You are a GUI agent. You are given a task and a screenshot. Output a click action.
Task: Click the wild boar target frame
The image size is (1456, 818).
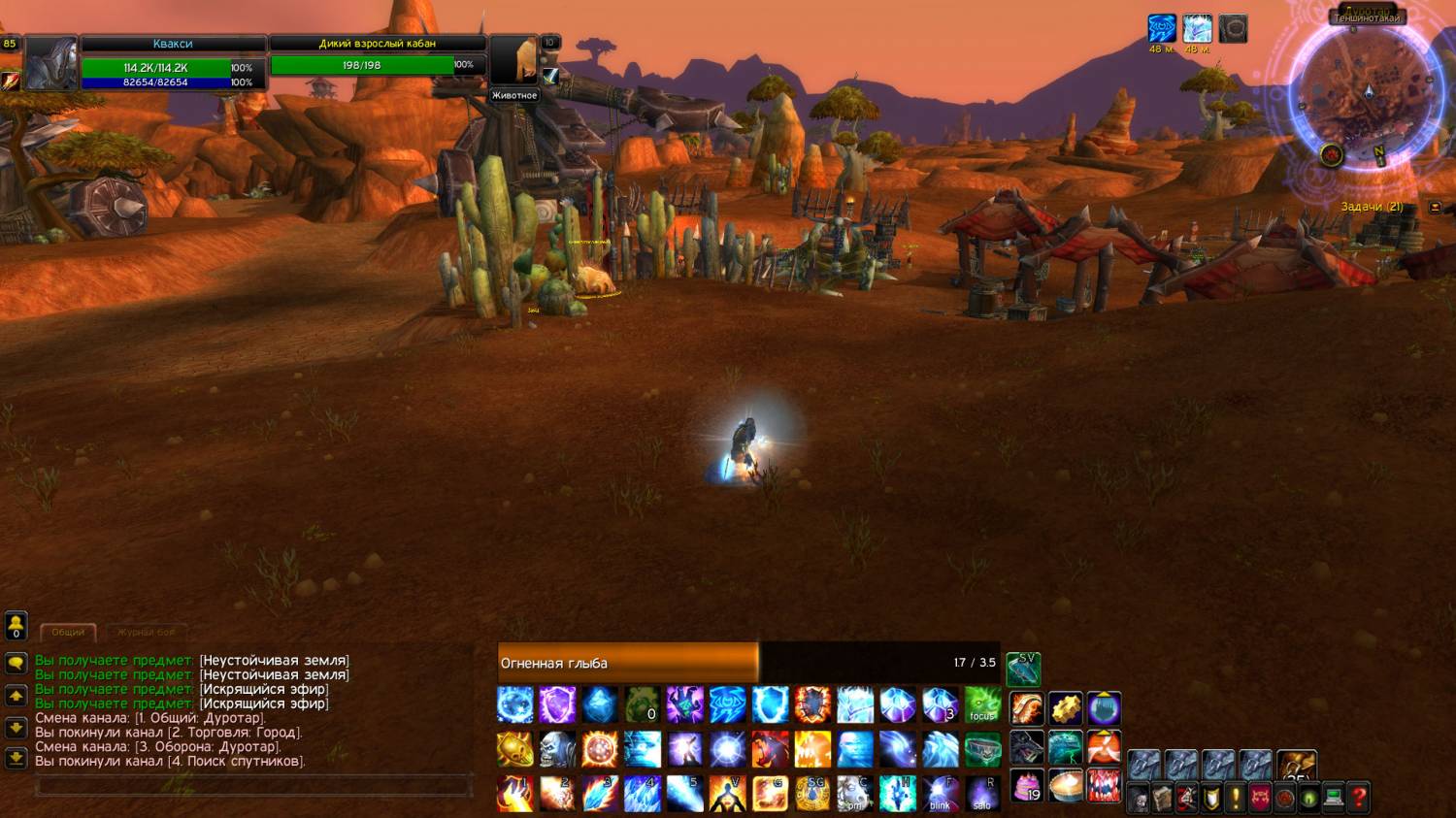[378, 58]
